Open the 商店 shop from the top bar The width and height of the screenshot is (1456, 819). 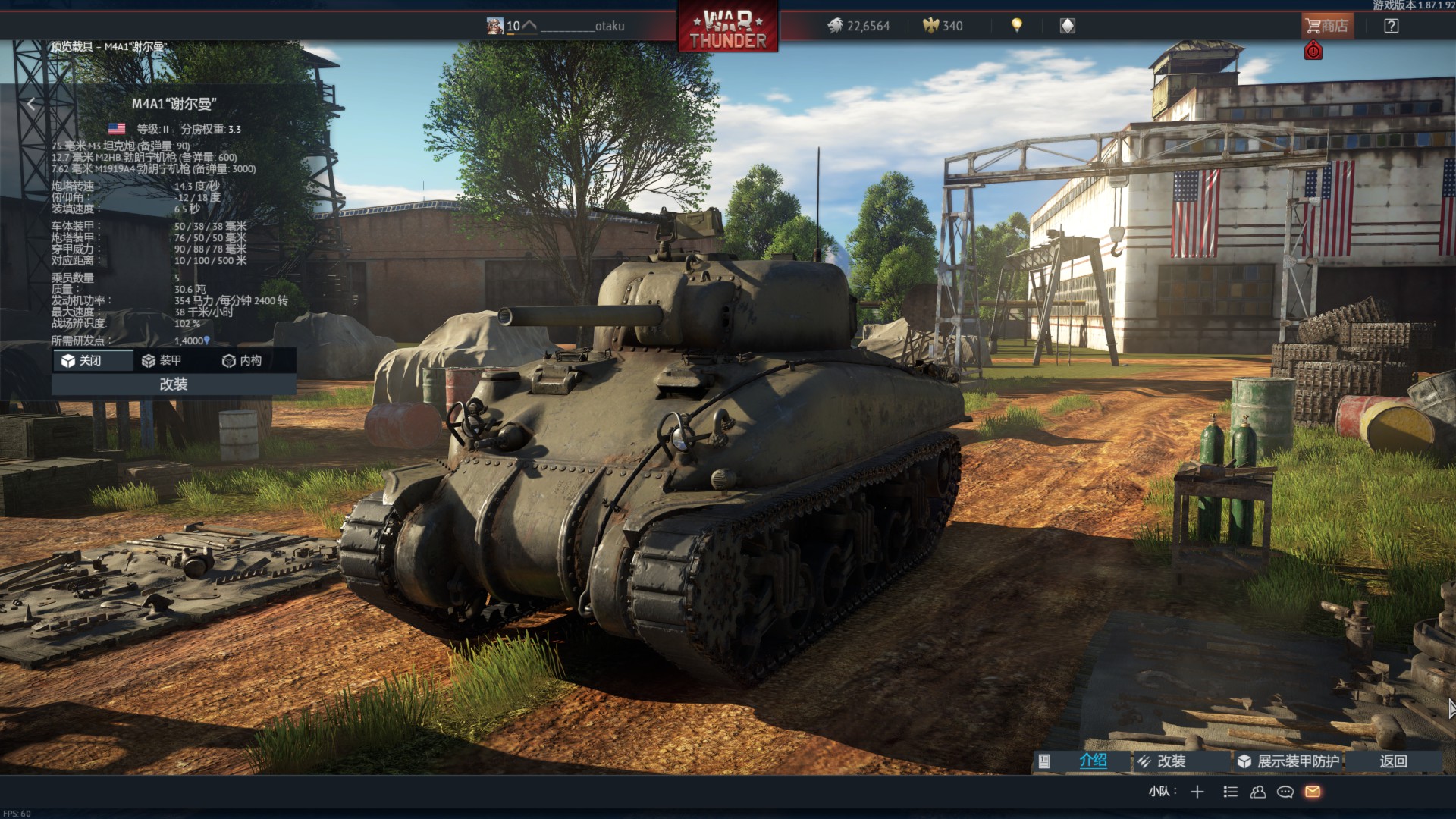point(1326,26)
